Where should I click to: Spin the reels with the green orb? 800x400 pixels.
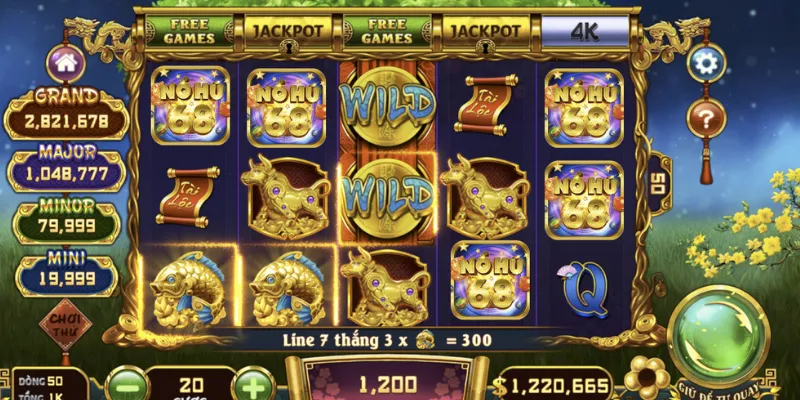point(719,336)
